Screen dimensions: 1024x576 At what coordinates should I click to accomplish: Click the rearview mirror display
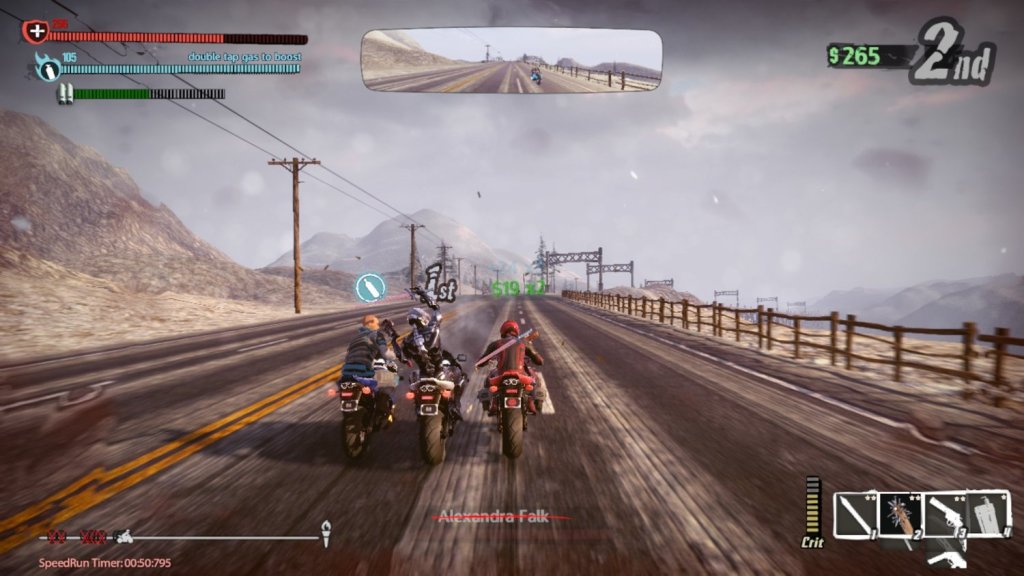click(511, 62)
